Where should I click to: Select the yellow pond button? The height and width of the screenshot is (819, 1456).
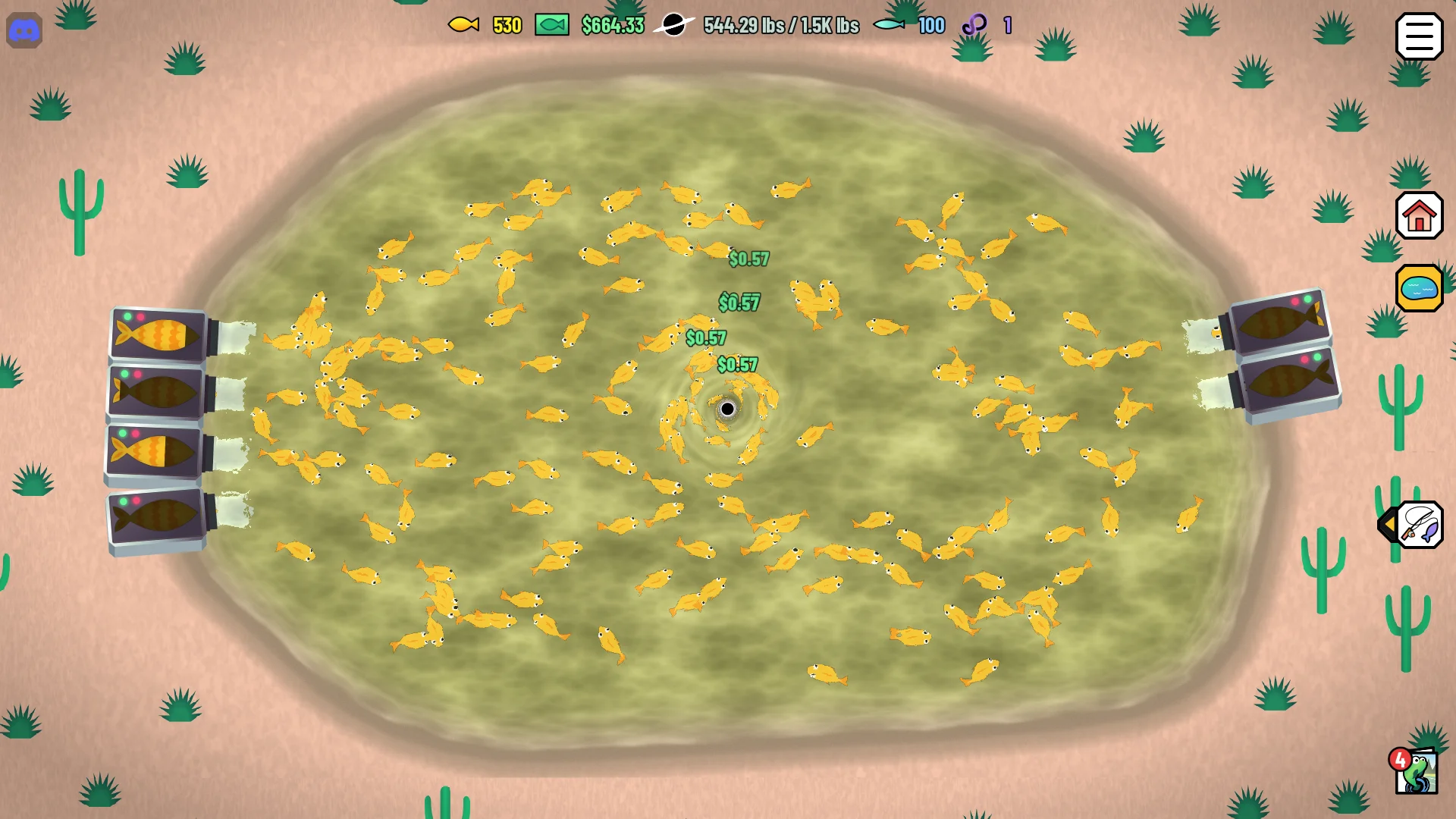pyautogui.click(x=1419, y=288)
